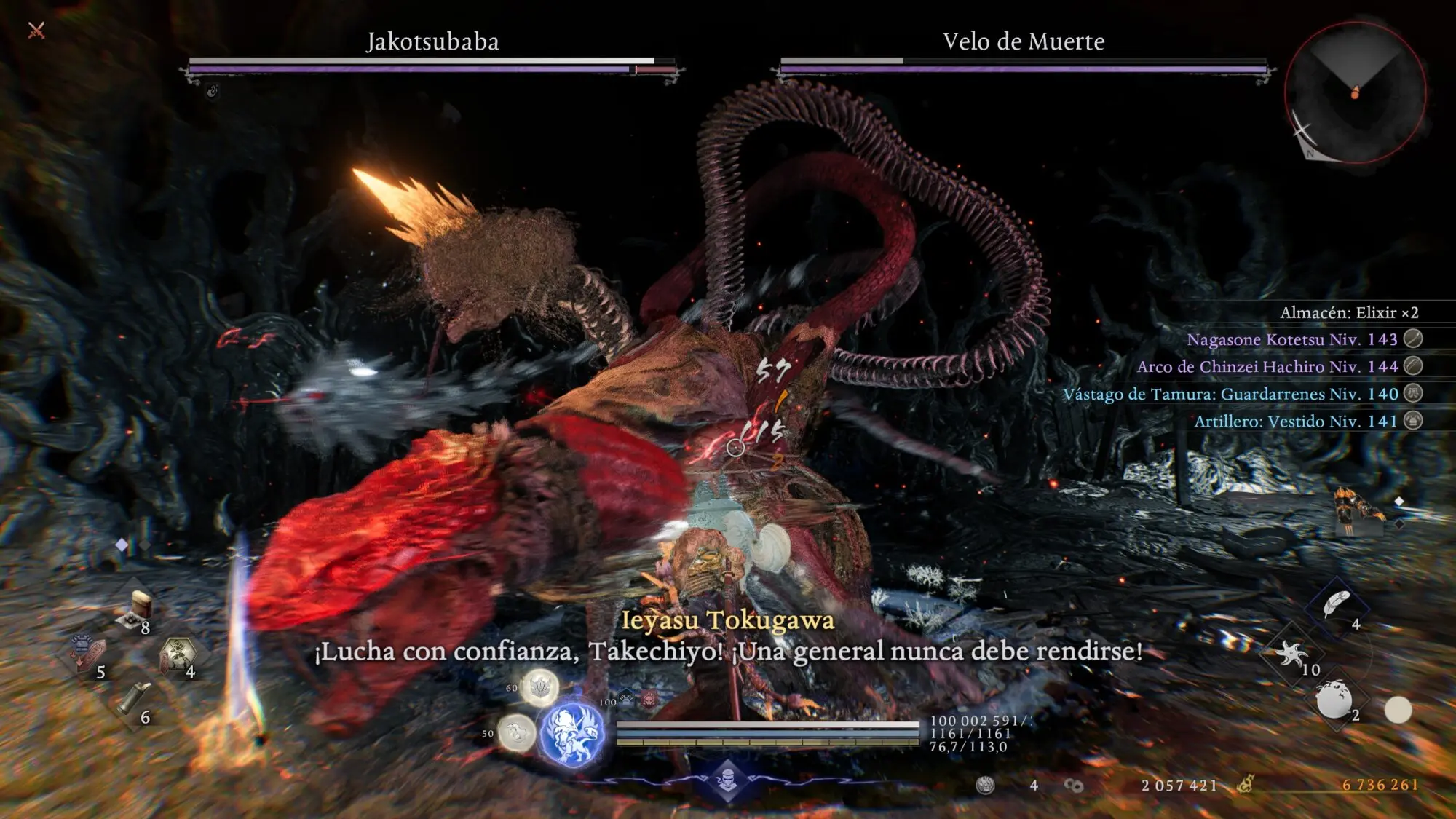Choose the shuriken slot with 10
This screenshot has width=1456, height=819.
1292,652
